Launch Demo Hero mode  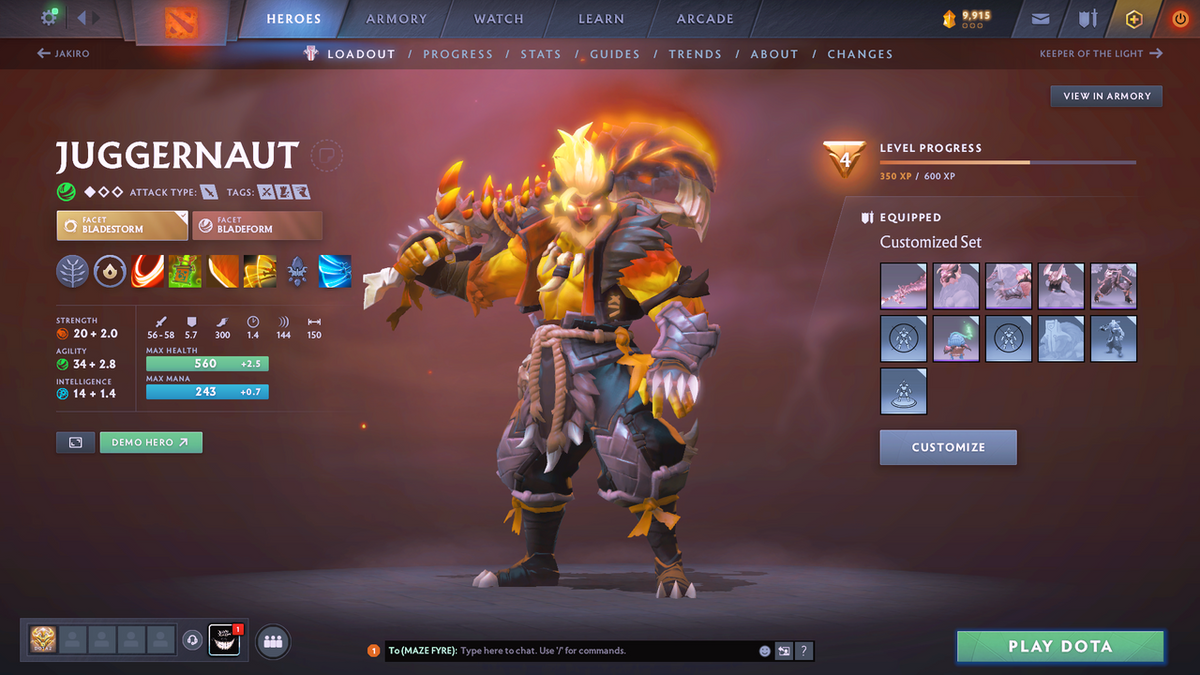tap(150, 442)
